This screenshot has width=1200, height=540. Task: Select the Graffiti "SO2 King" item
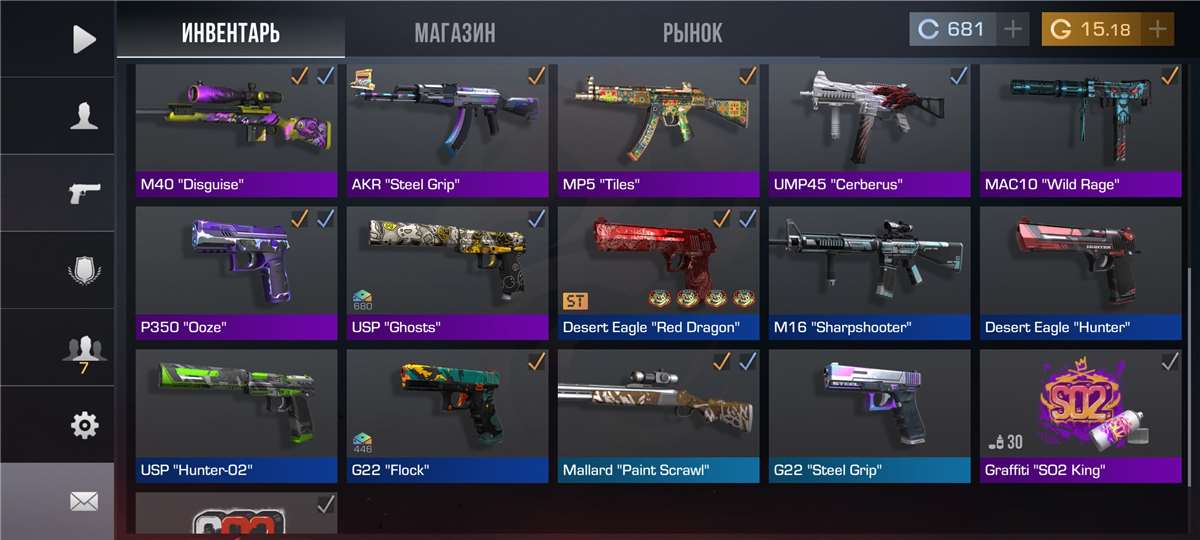point(1080,414)
